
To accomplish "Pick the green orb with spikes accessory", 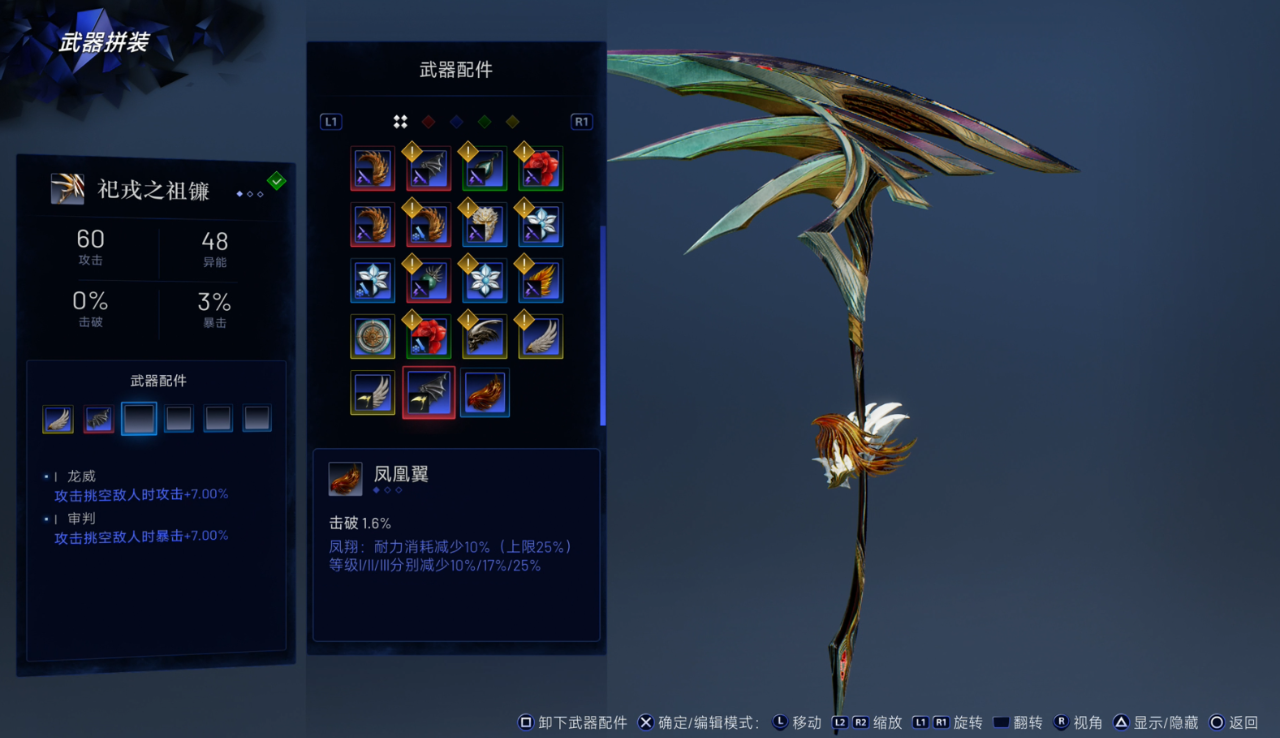I will click(x=429, y=281).
